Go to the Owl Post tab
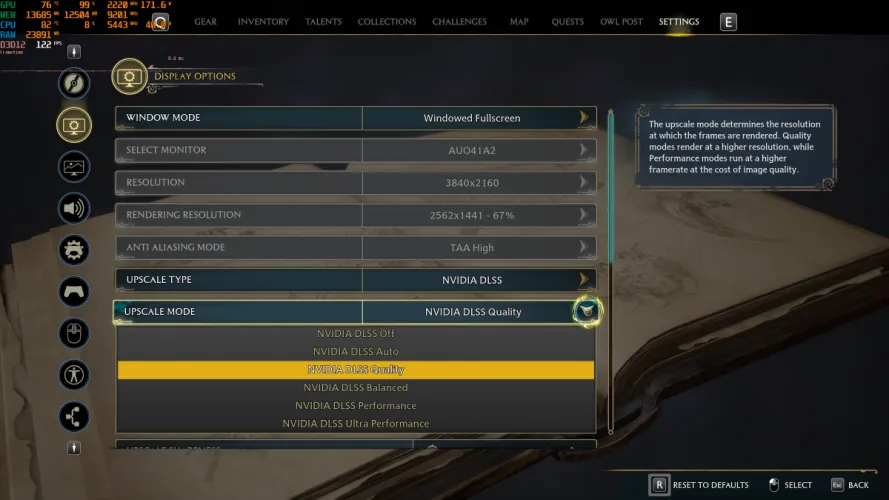This screenshot has height=500, width=889. (621, 22)
